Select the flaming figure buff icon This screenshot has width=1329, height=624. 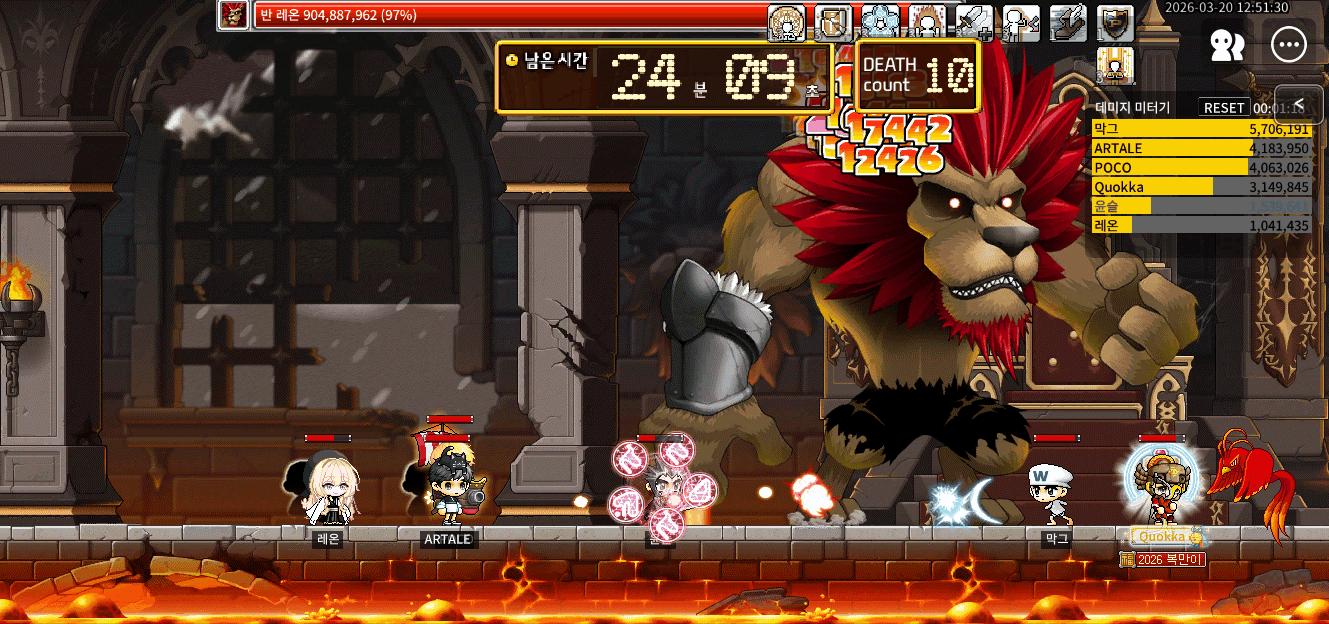pos(927,22)
